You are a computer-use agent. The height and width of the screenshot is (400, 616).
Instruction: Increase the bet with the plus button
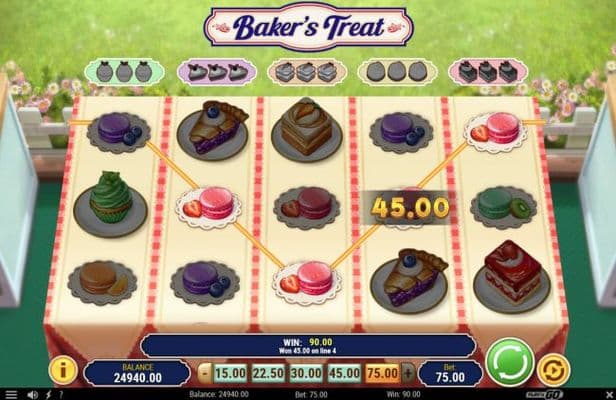click(x=407, y=372)
